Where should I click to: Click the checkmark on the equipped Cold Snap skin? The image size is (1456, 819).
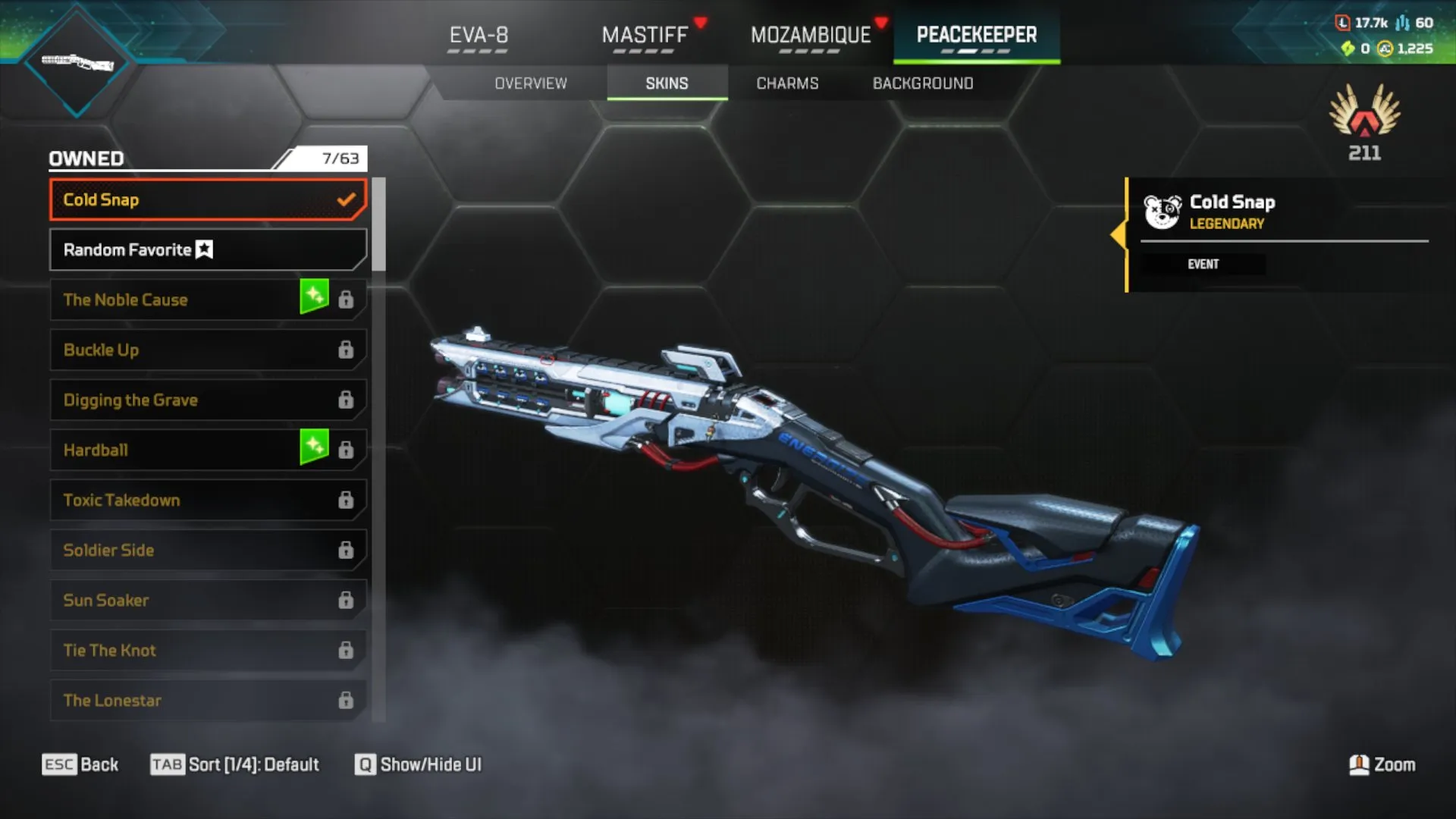coord(347,199)
